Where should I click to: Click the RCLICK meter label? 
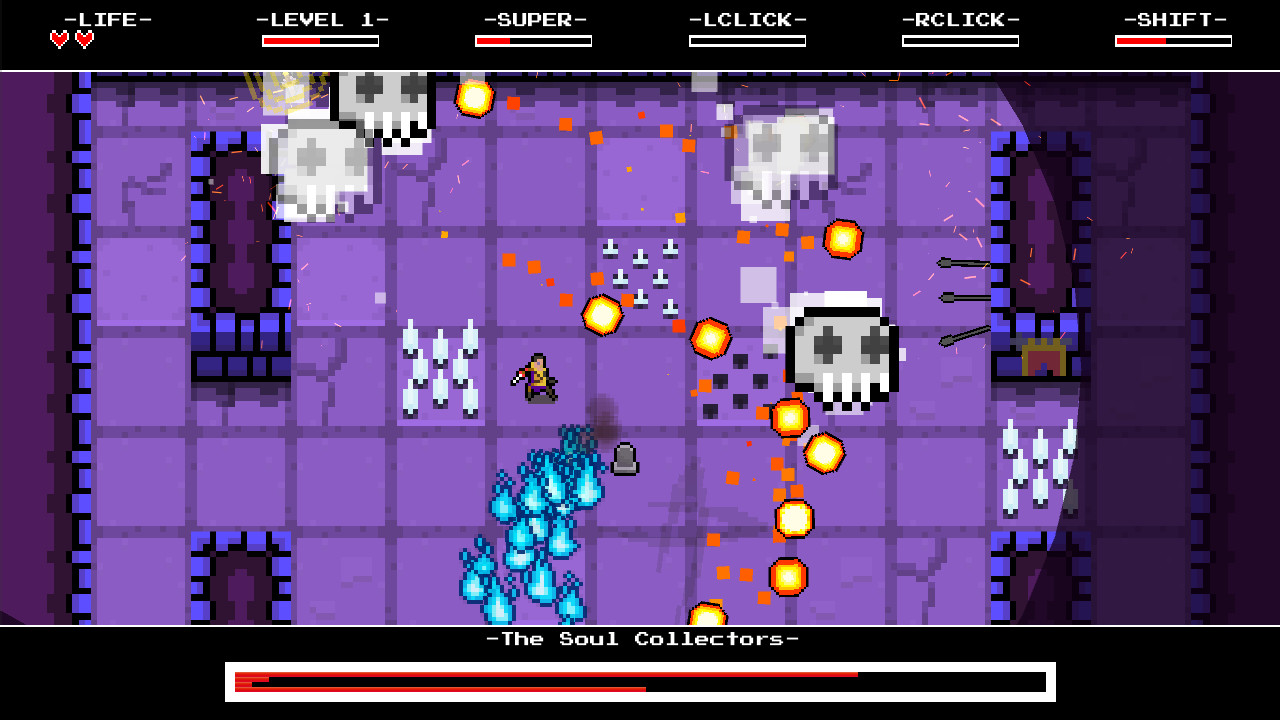click(x=960, y=19)
